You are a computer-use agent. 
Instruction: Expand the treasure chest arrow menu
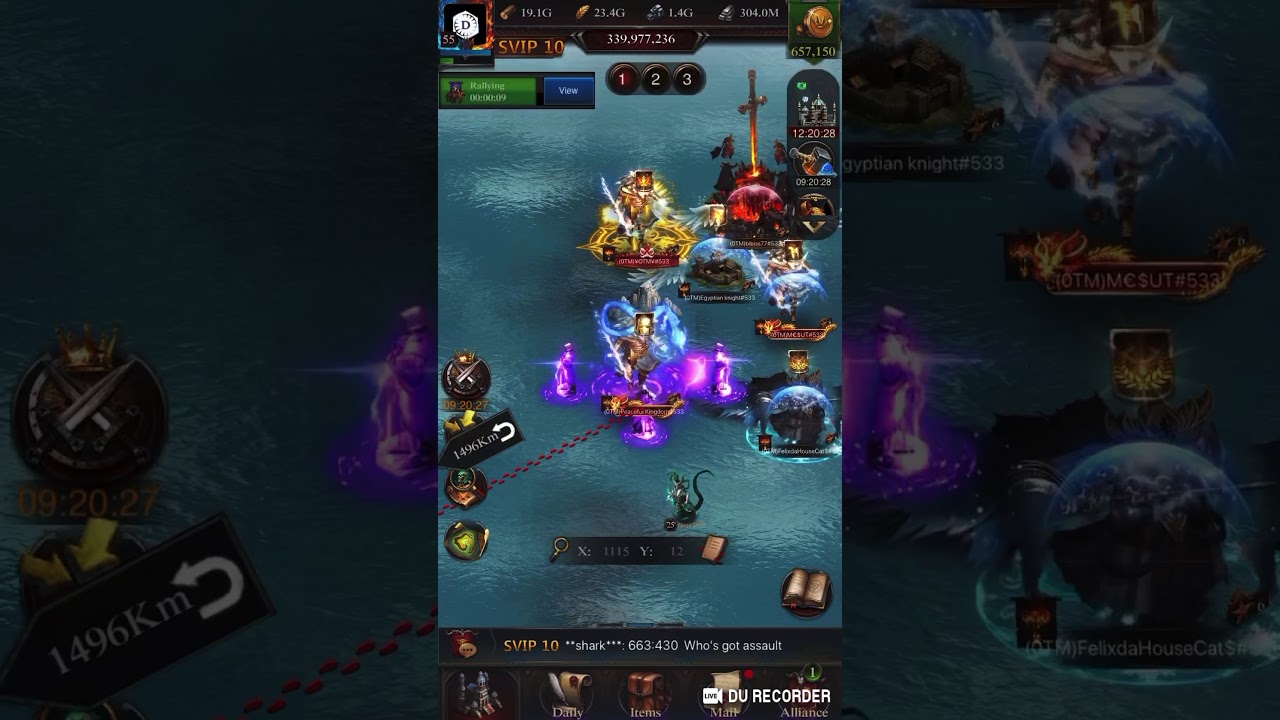[x=815, y=214]
